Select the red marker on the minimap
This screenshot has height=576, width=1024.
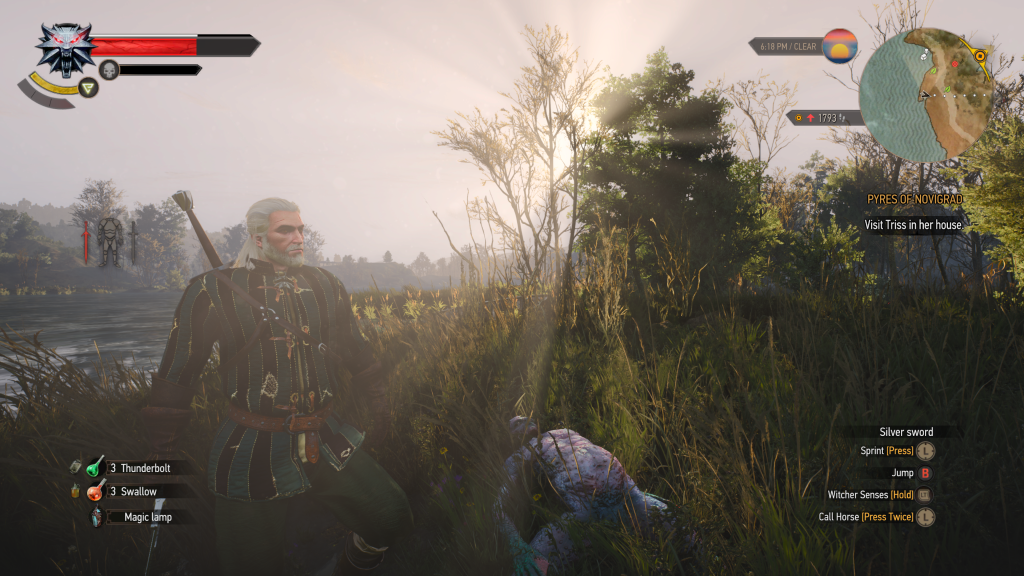pyautogui.click(x=955, y=64)
